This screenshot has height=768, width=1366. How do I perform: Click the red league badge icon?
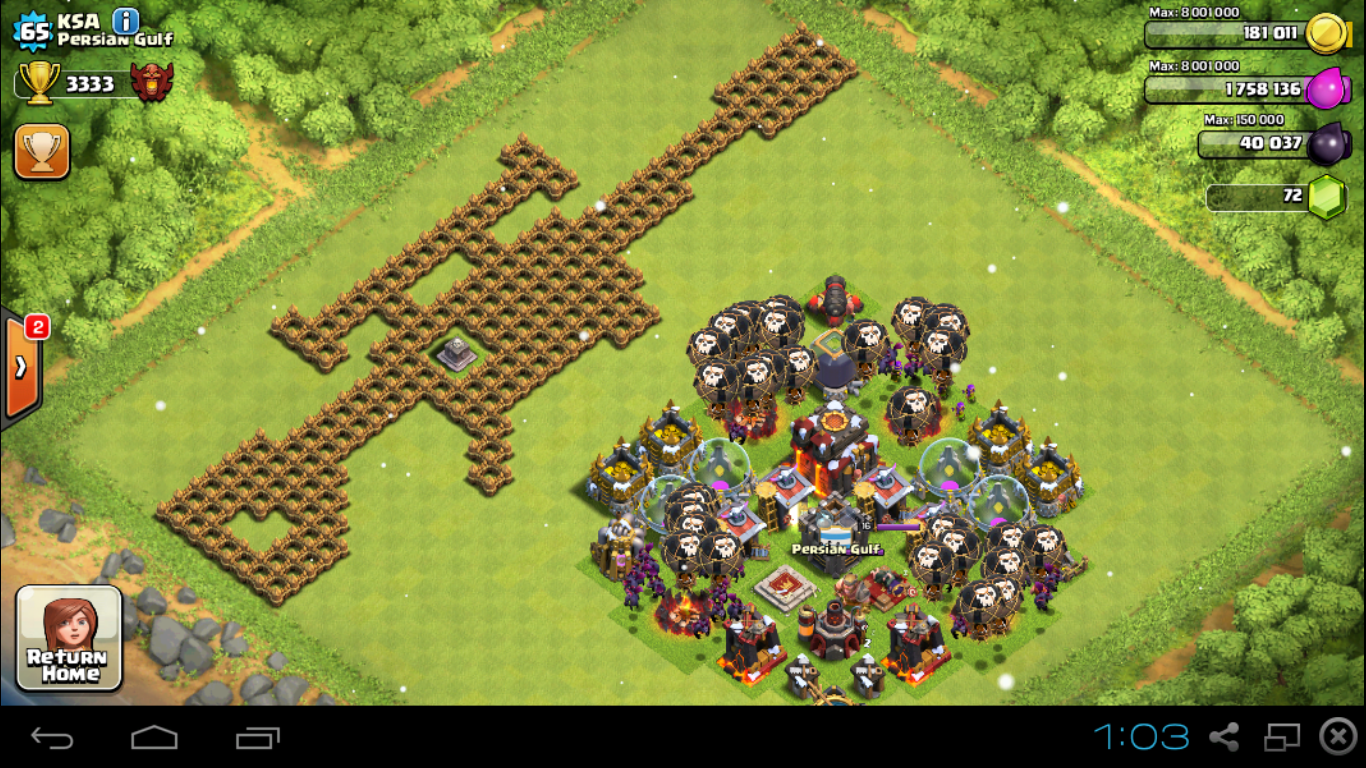pos(152,83)
